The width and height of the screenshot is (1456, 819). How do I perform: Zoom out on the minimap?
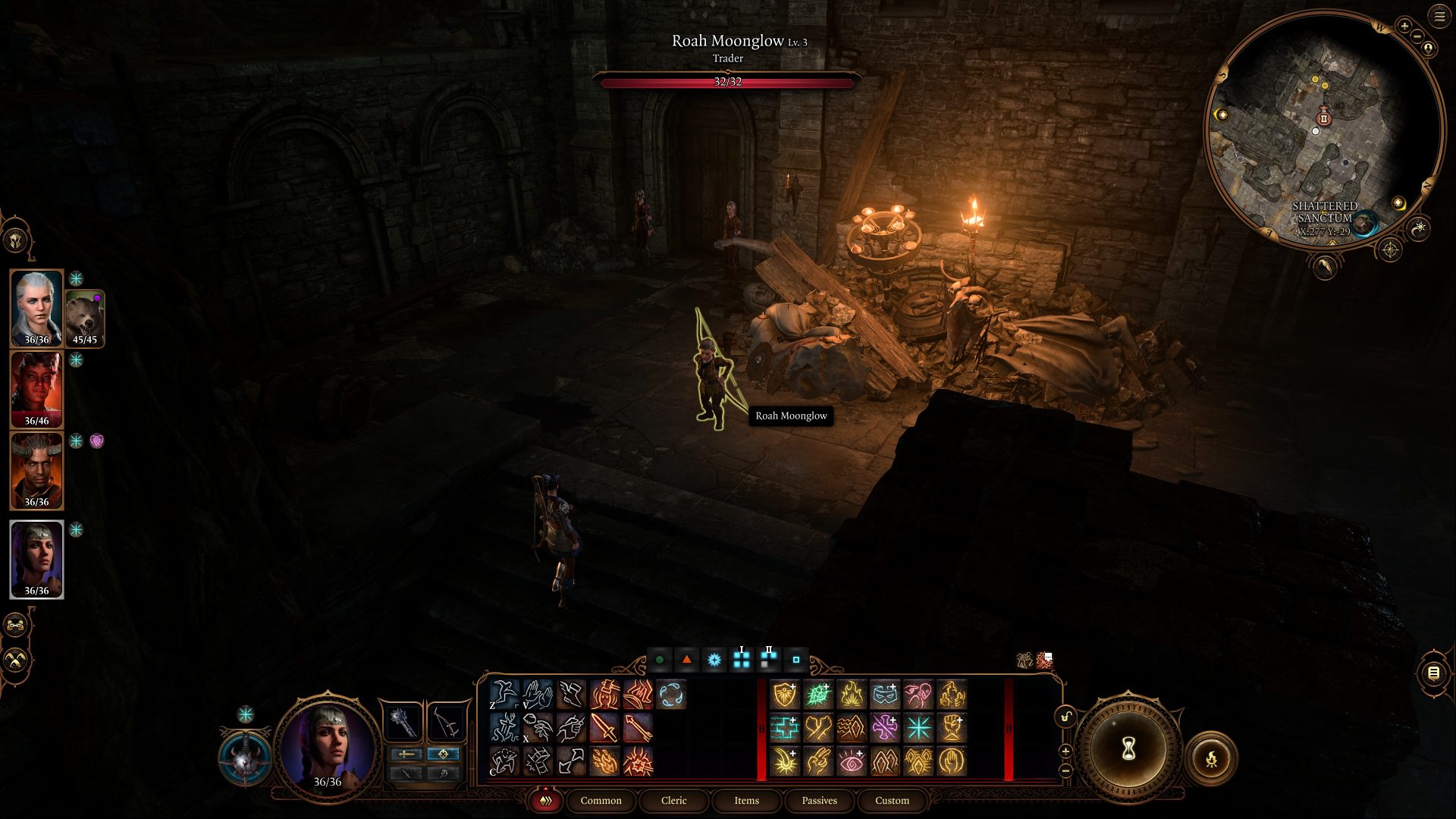tap(1417, 36)
